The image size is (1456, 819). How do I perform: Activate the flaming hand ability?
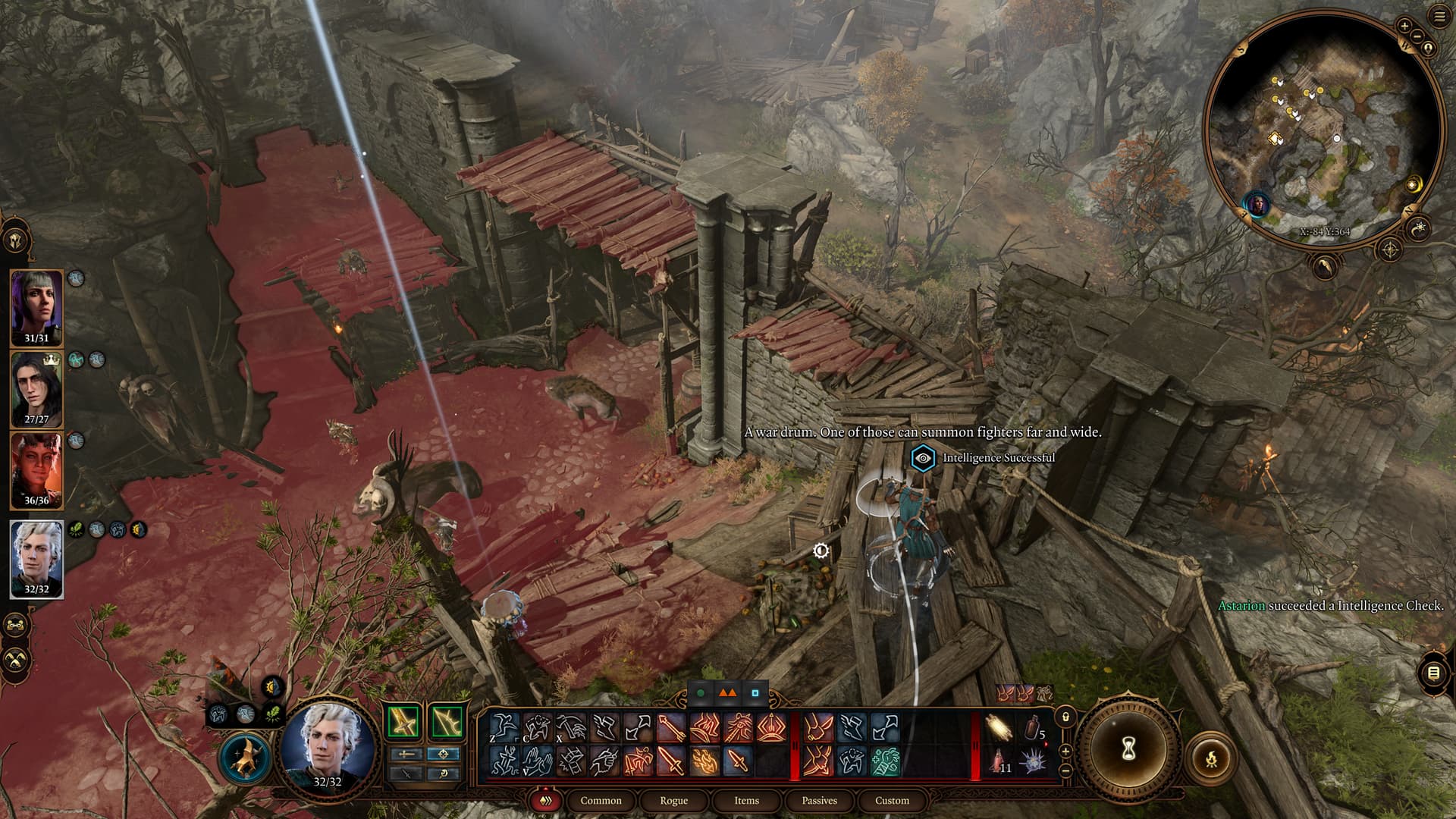click(x=704, y=761)
